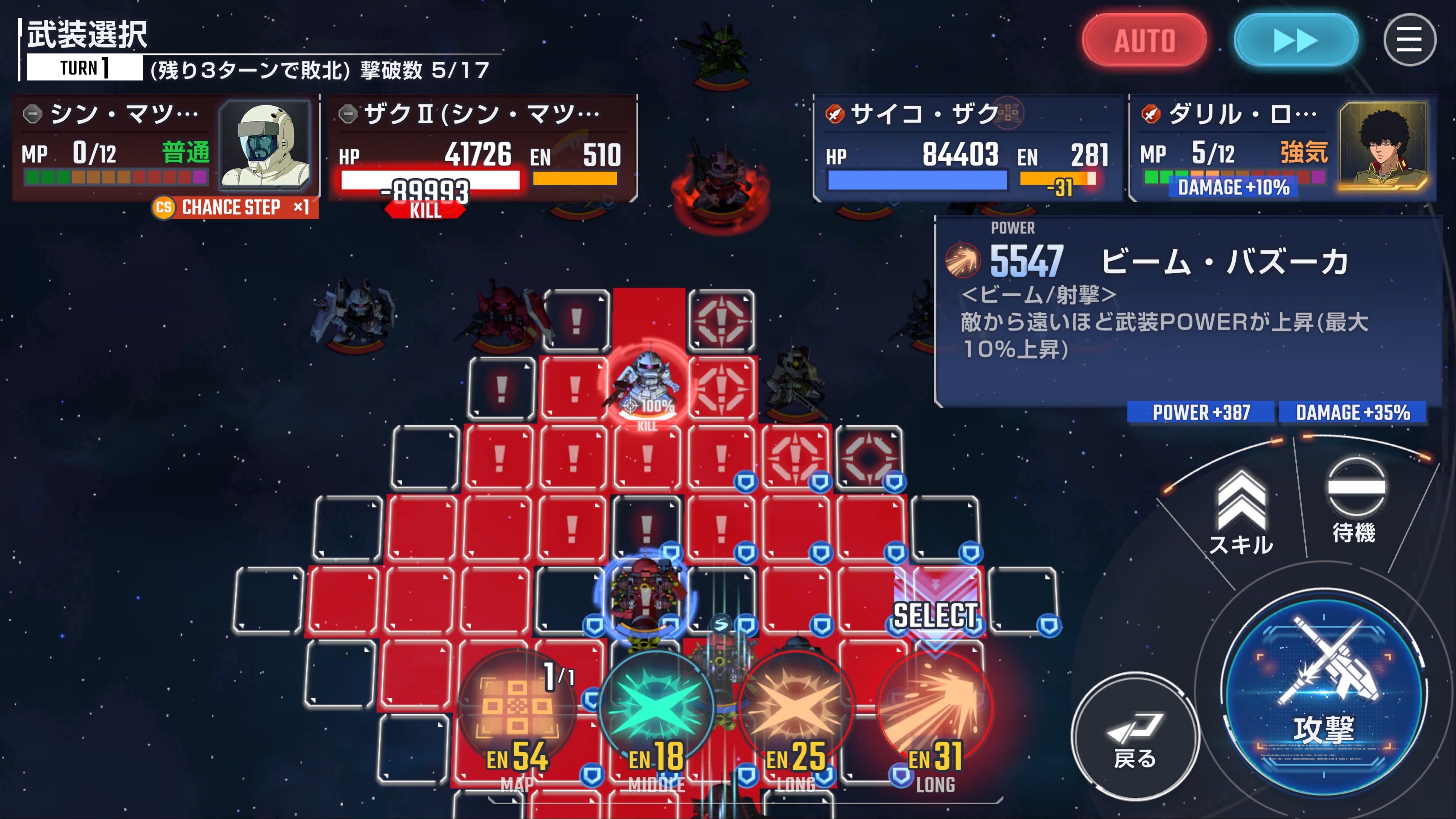Toggle the red AUTO battle button
The image size is (1456, 819).
pos(1144,41)
